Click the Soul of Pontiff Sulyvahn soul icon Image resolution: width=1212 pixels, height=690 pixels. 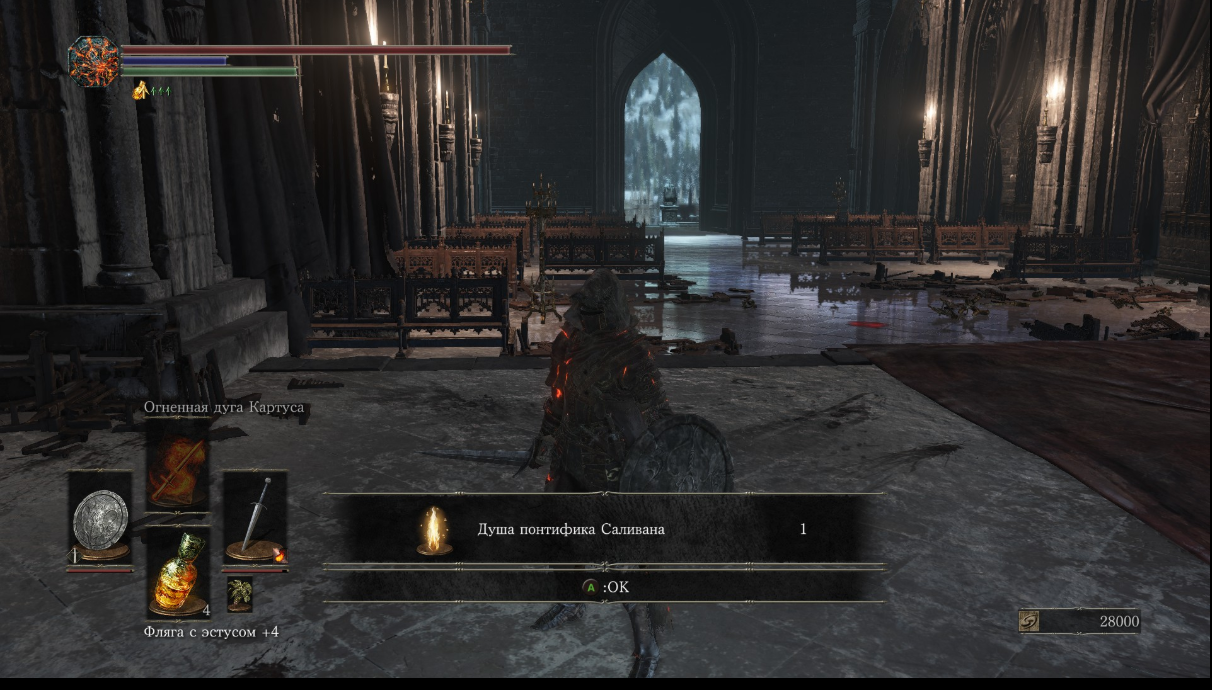[433, 530]
